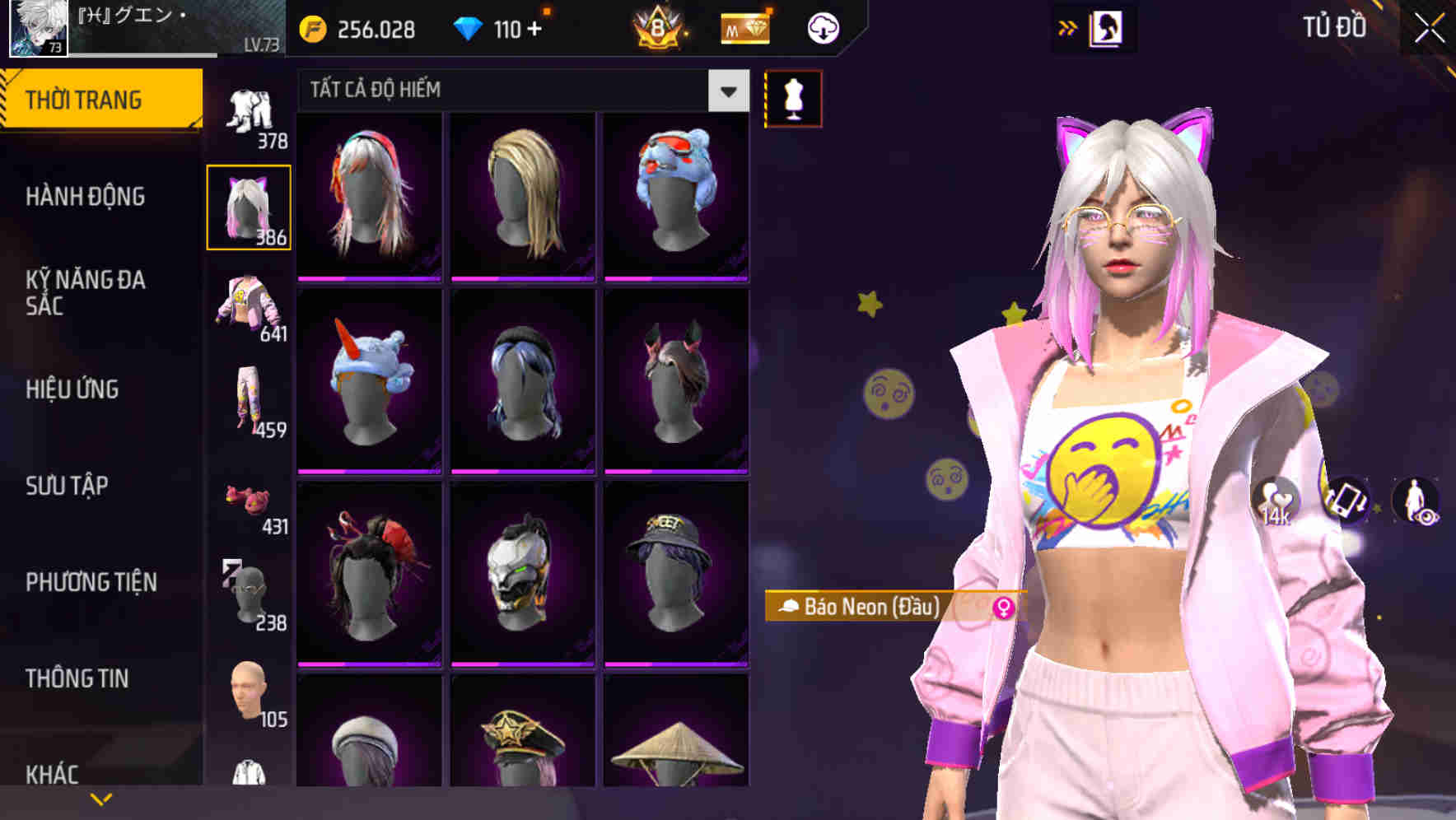Click the mannequin try-on icon beside the rarity filter
Viewport: 1456px width, 820px height.
(x=793, y=98)
